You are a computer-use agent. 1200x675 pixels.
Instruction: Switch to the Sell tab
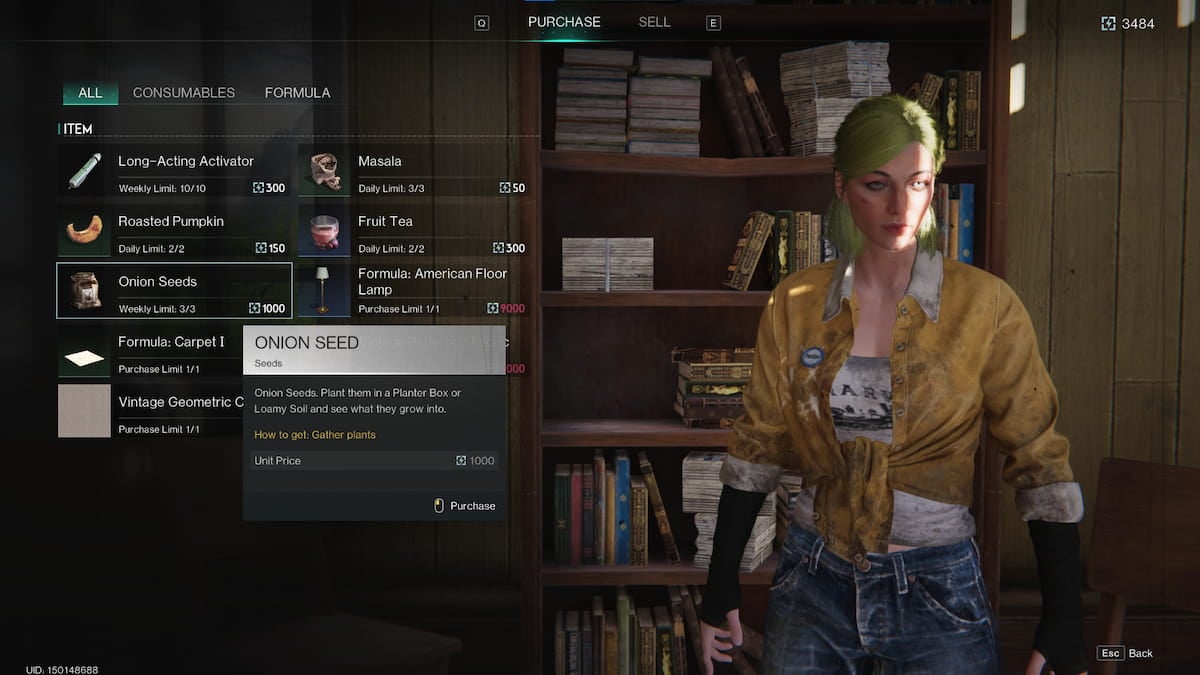654,22
